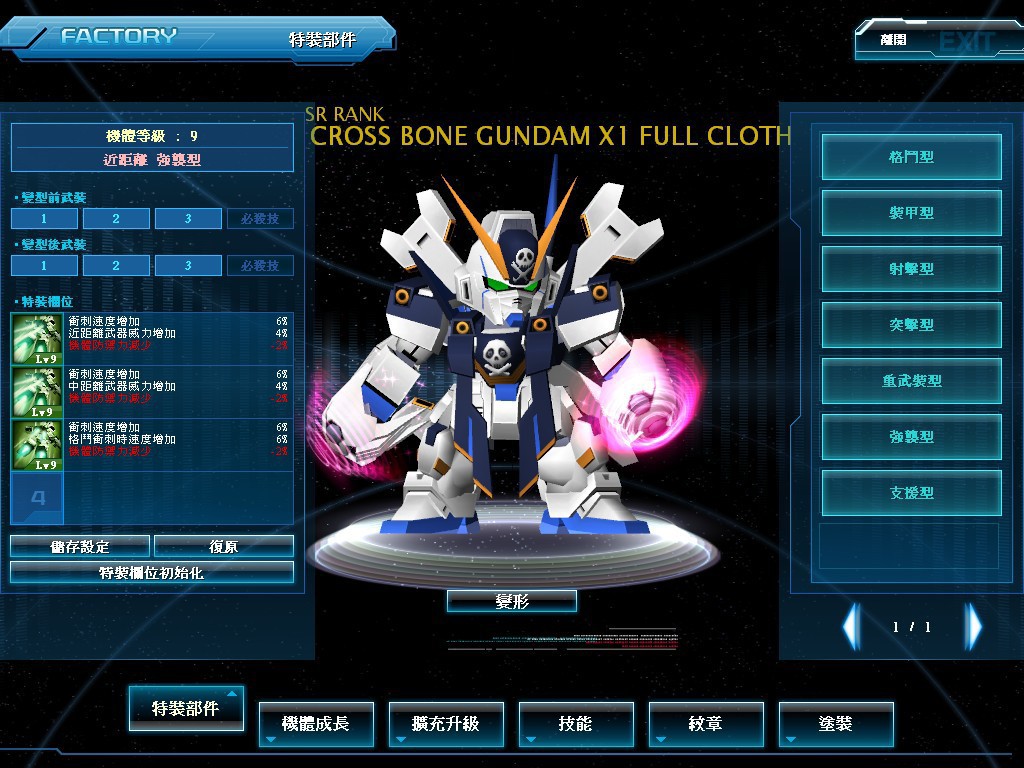Click the 復原 restore button

tap(224, 546)
